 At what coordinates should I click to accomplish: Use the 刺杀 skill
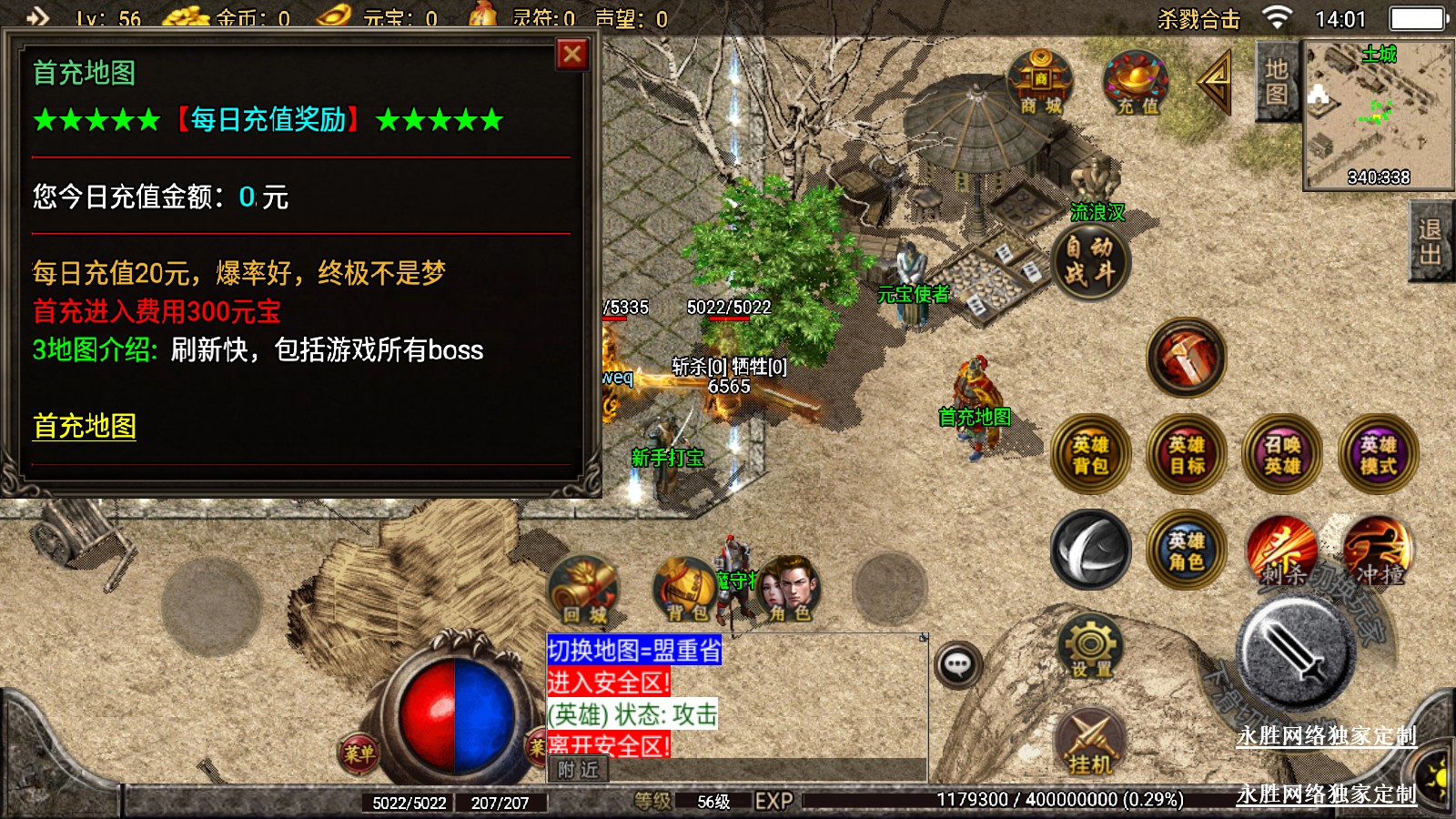pyautogui.click(x=1281, y=551)
